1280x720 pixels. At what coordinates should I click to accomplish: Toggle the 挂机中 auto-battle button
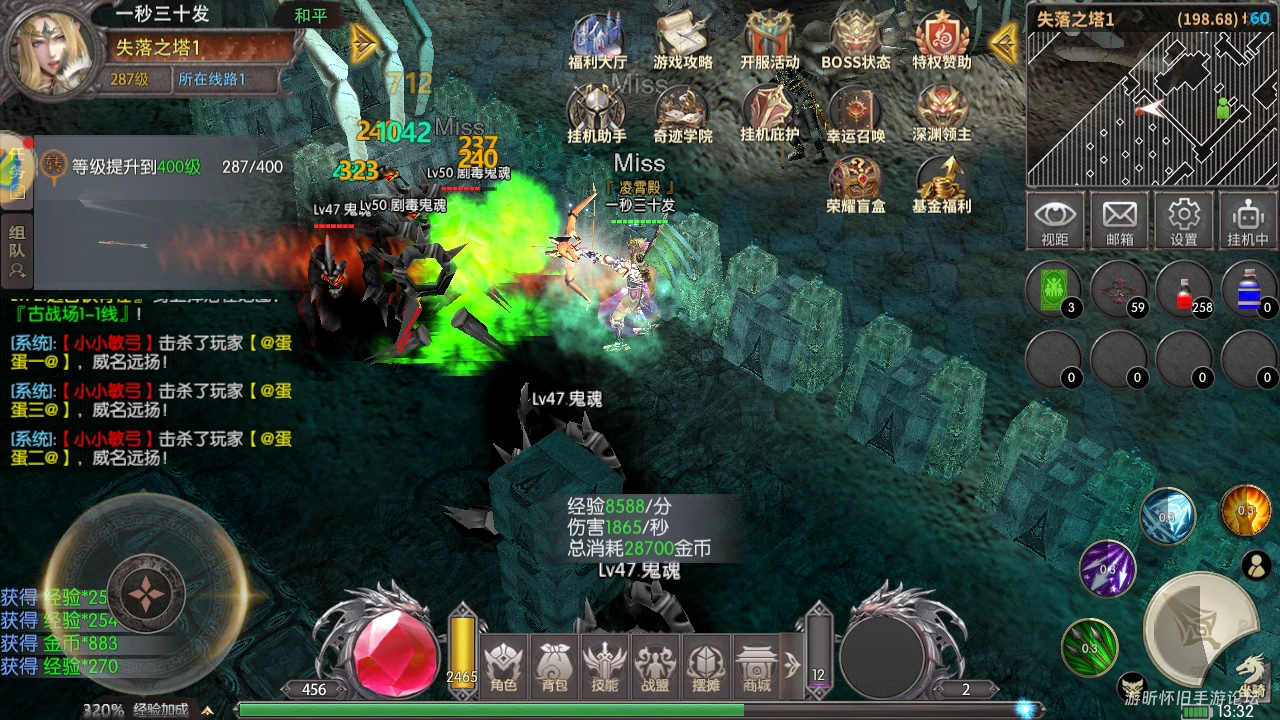tap(1247, 221)
